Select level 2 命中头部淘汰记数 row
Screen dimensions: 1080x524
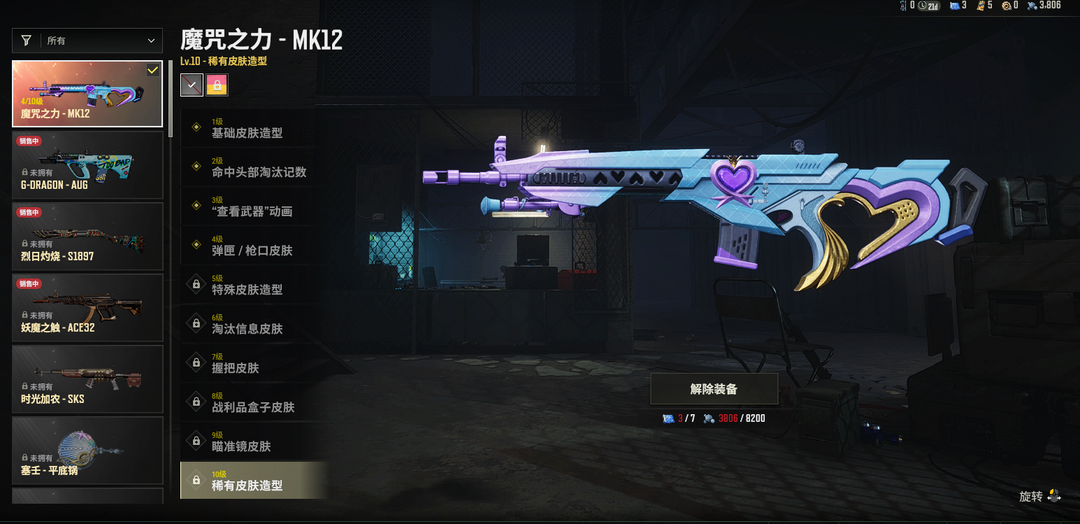tap(253, 168)
